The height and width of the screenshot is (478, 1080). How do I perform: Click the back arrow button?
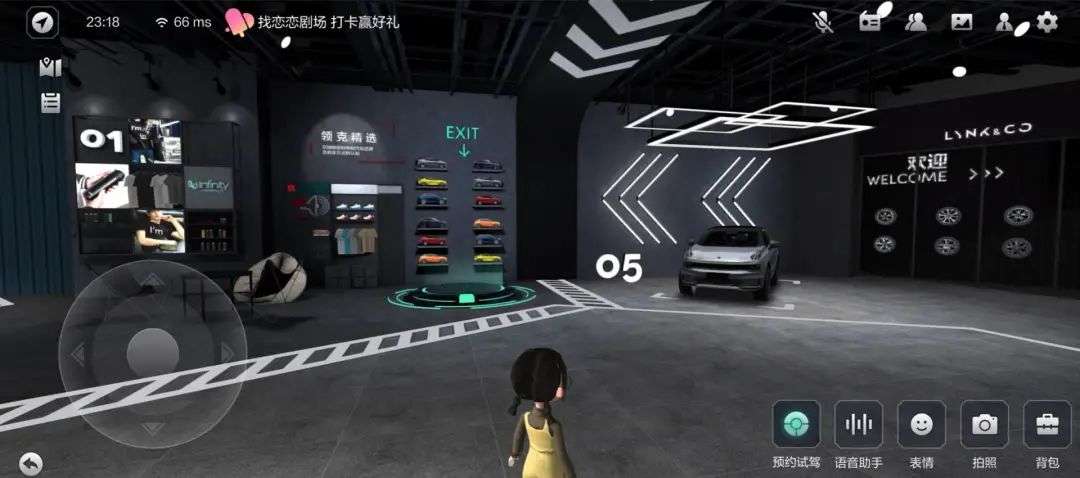(x=31, y=462)
